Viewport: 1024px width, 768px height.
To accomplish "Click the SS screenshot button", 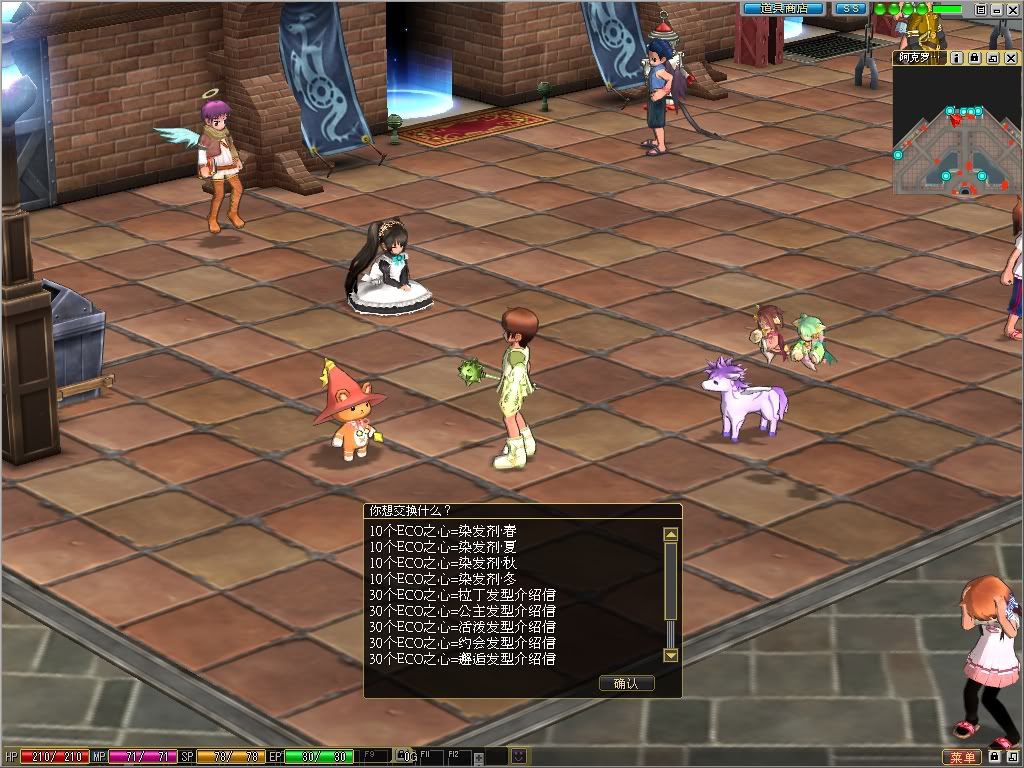I will 851,9.
